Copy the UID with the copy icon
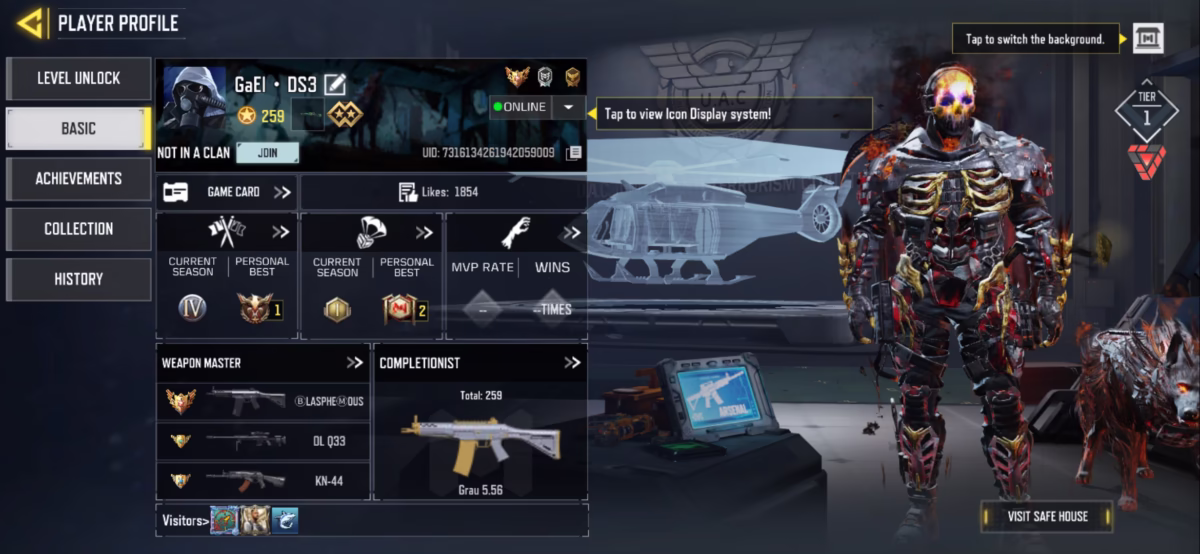 click(x=573, y=153)
